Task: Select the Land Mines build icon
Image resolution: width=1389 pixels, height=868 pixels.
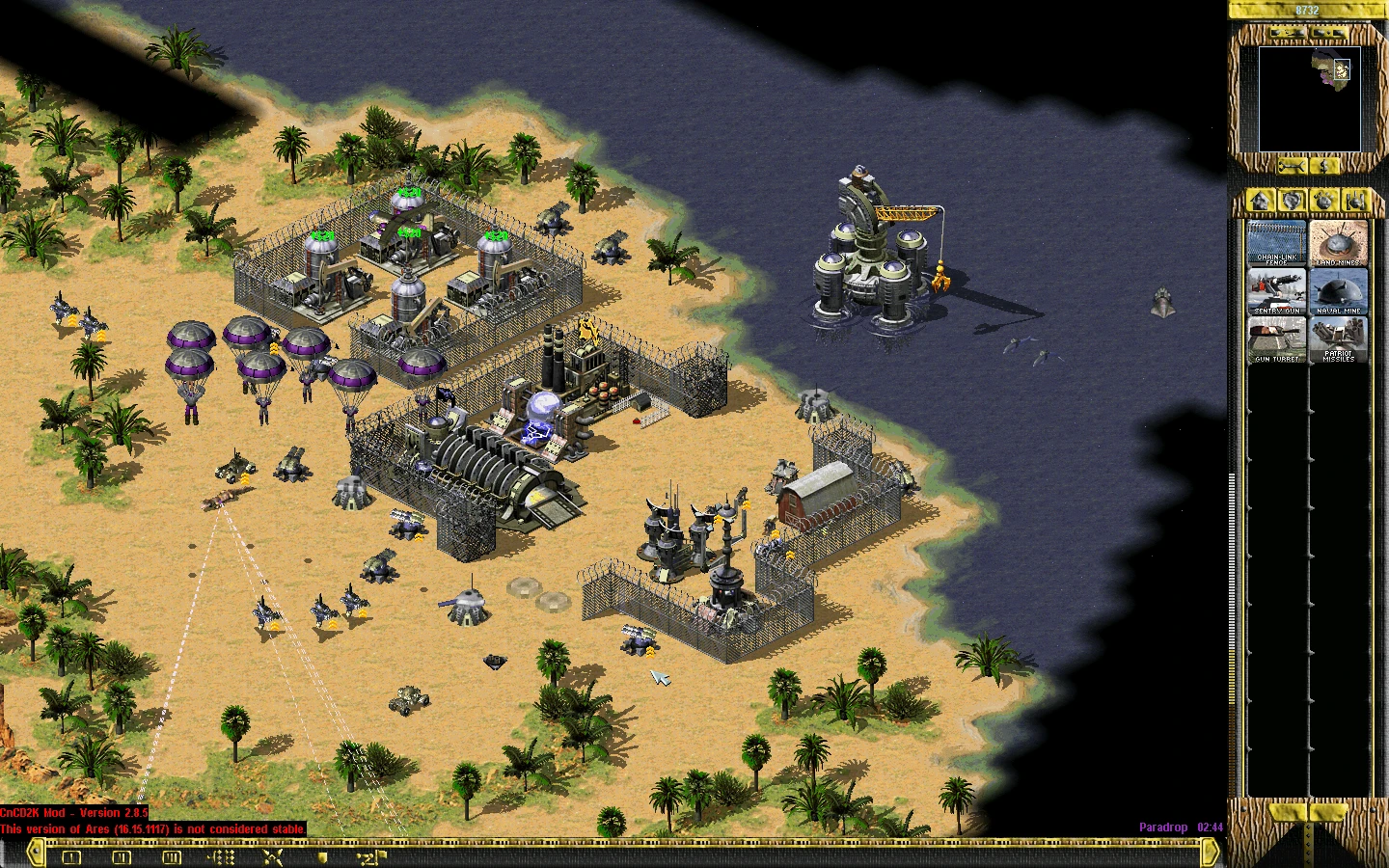Action: click(1338, 242)
